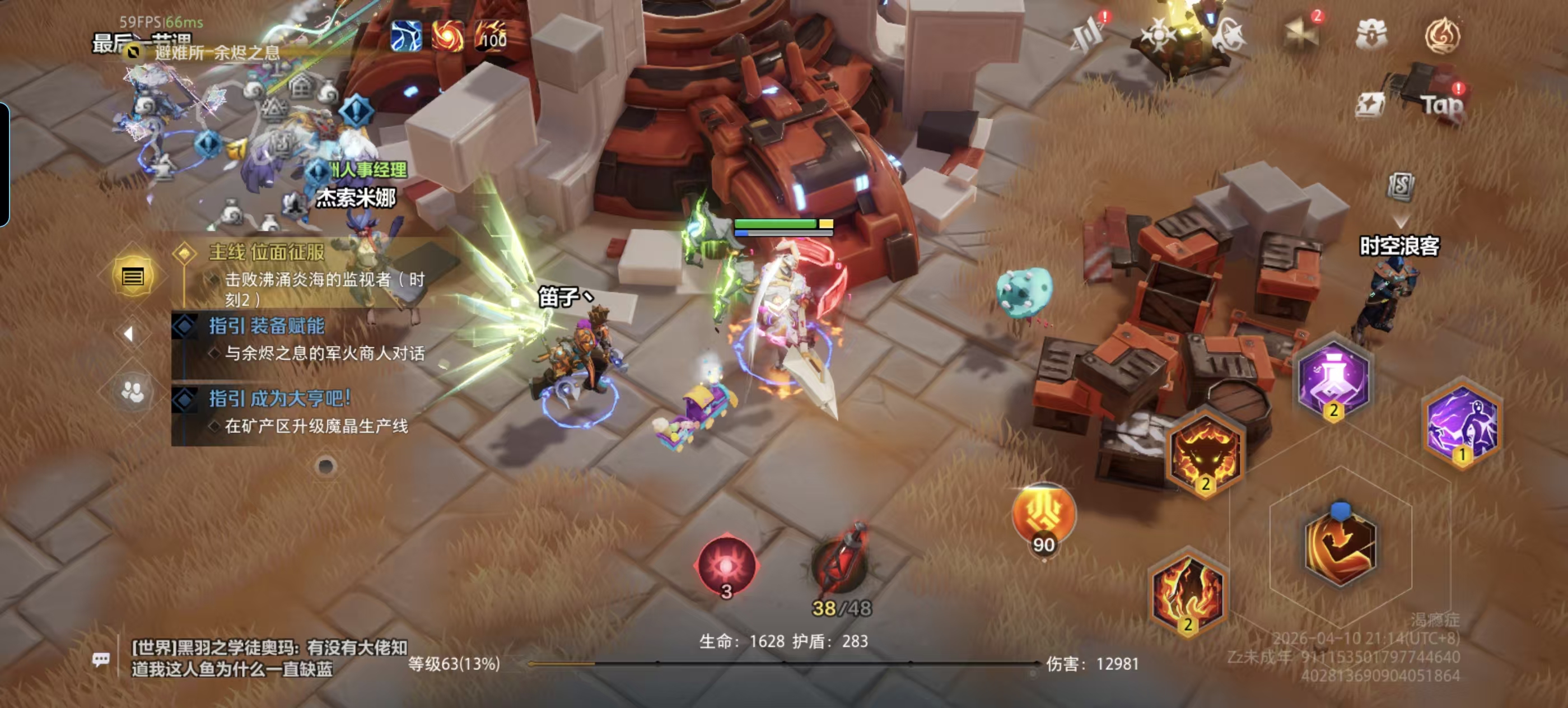Select the 指引 成为大亨吧! guide quest
This screenshot has width=1568, height=708.
280,399
